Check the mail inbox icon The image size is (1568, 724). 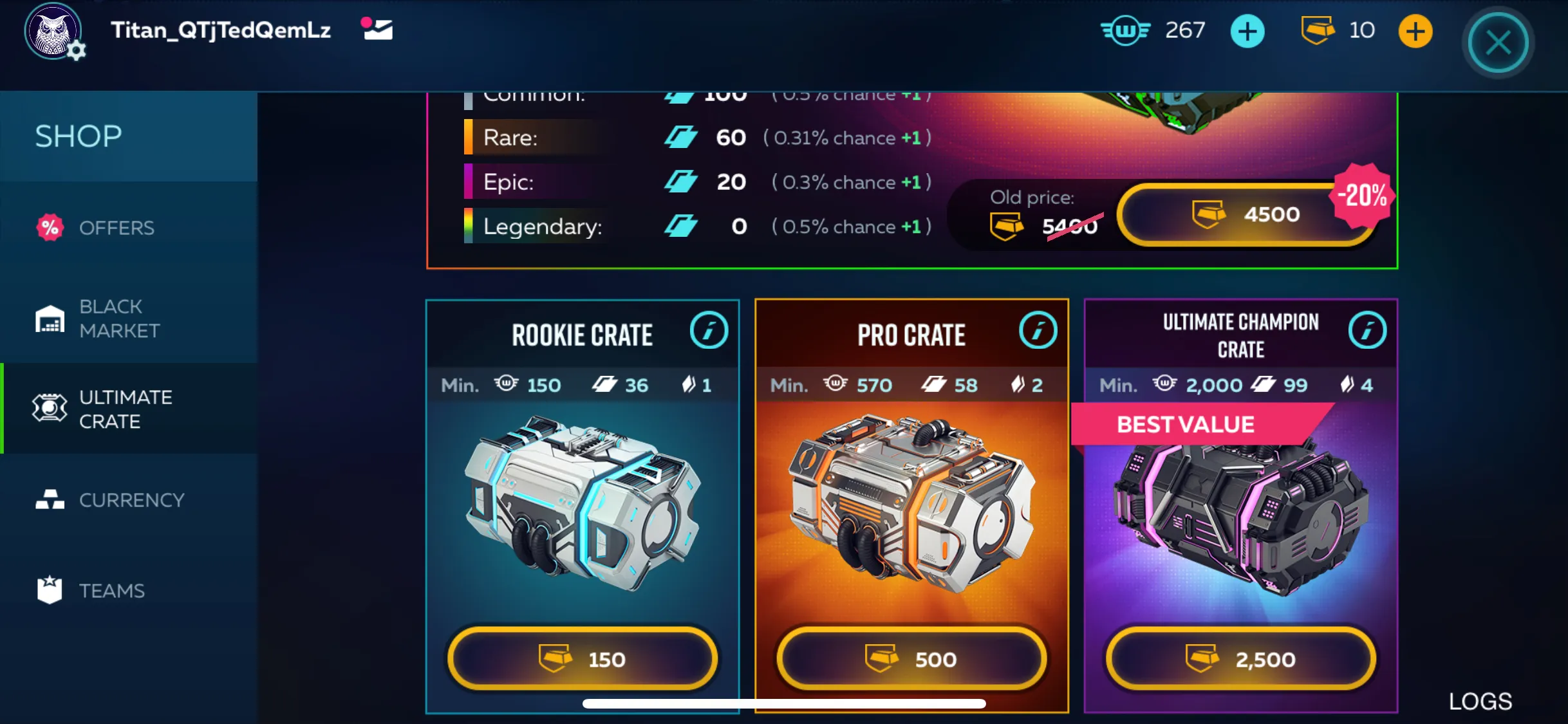click(378, 29)
